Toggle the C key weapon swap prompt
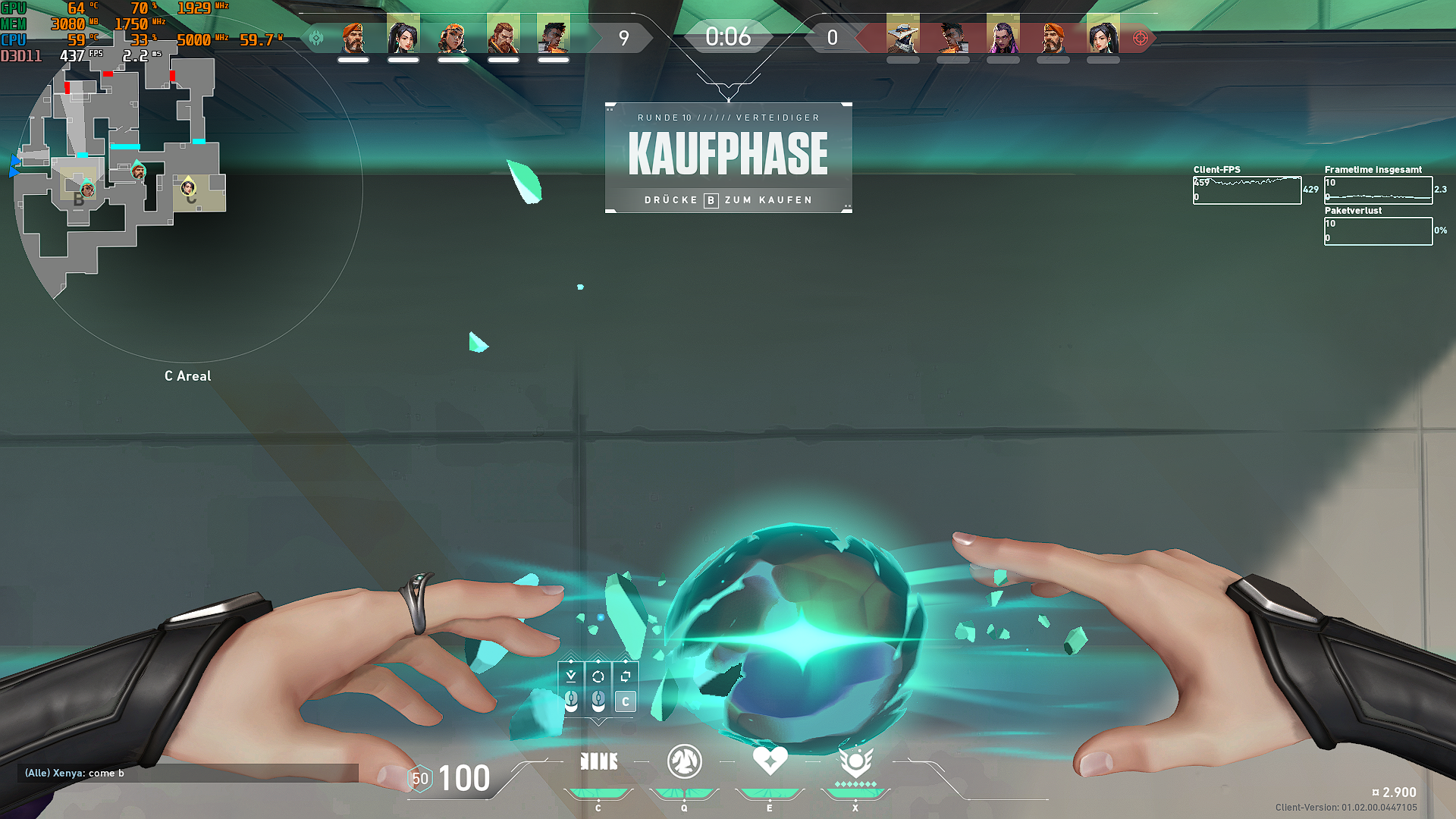This screenshot has height=819, width=1456. 624,701
